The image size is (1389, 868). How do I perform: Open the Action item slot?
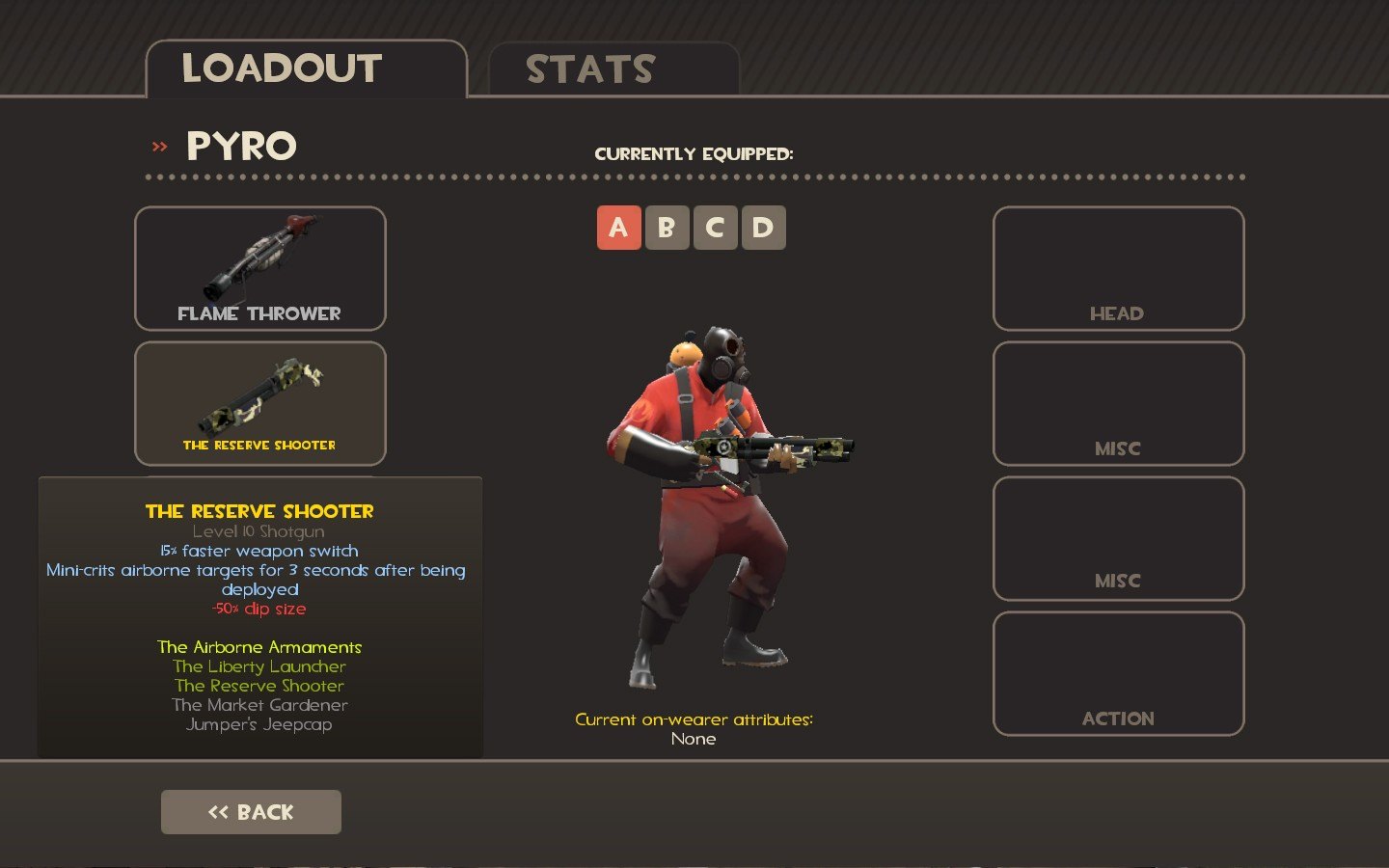click(1118, 673)
